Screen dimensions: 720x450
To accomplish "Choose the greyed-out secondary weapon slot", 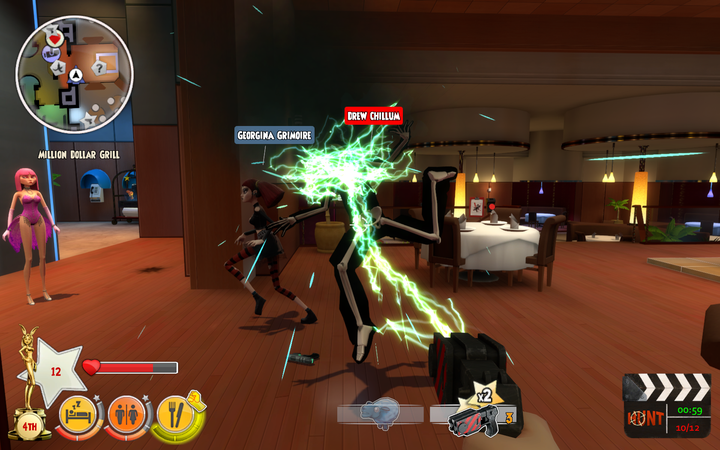I will click(x=381, y=412).
